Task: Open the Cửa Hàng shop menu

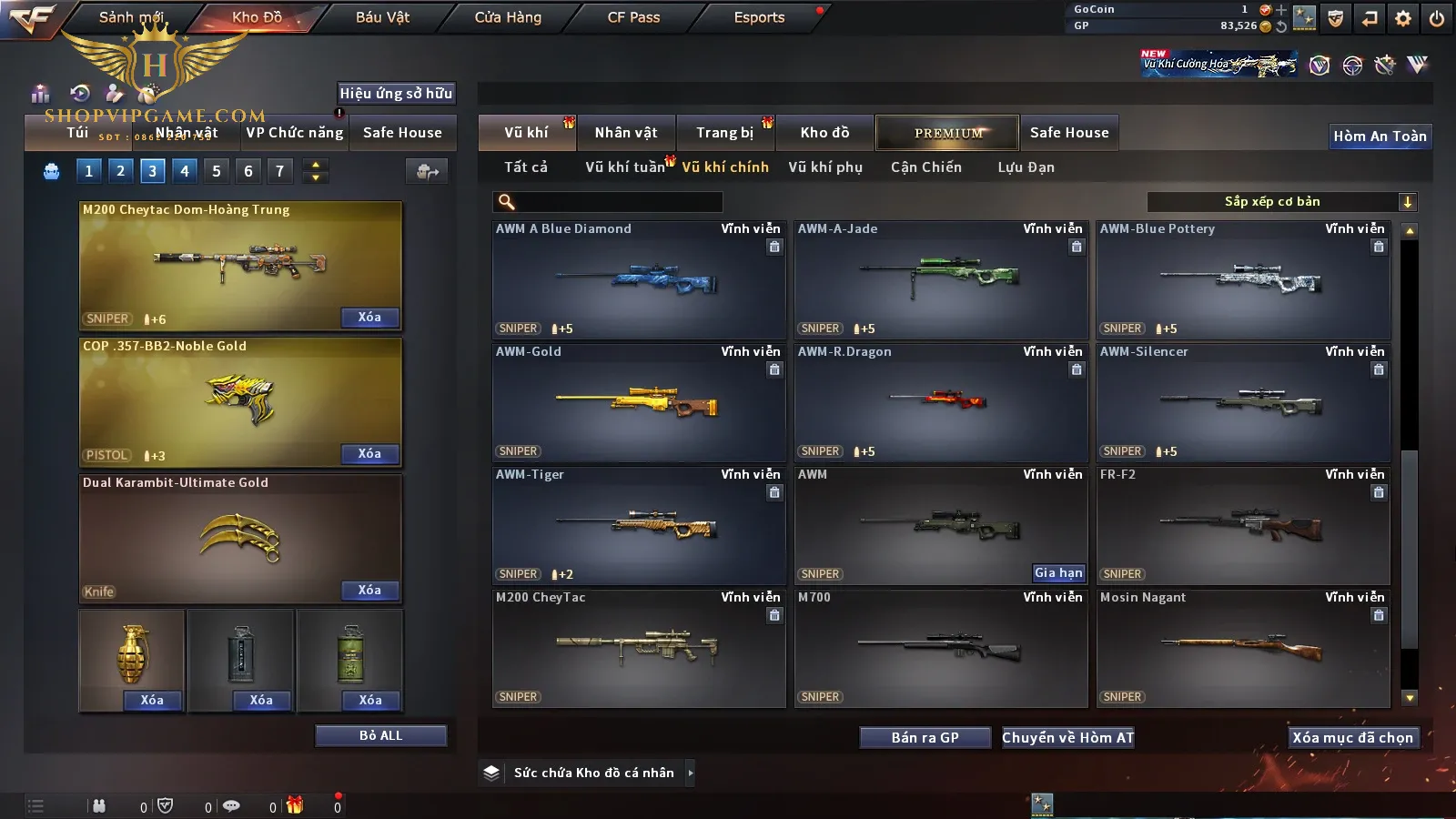Action: [508, 17]
